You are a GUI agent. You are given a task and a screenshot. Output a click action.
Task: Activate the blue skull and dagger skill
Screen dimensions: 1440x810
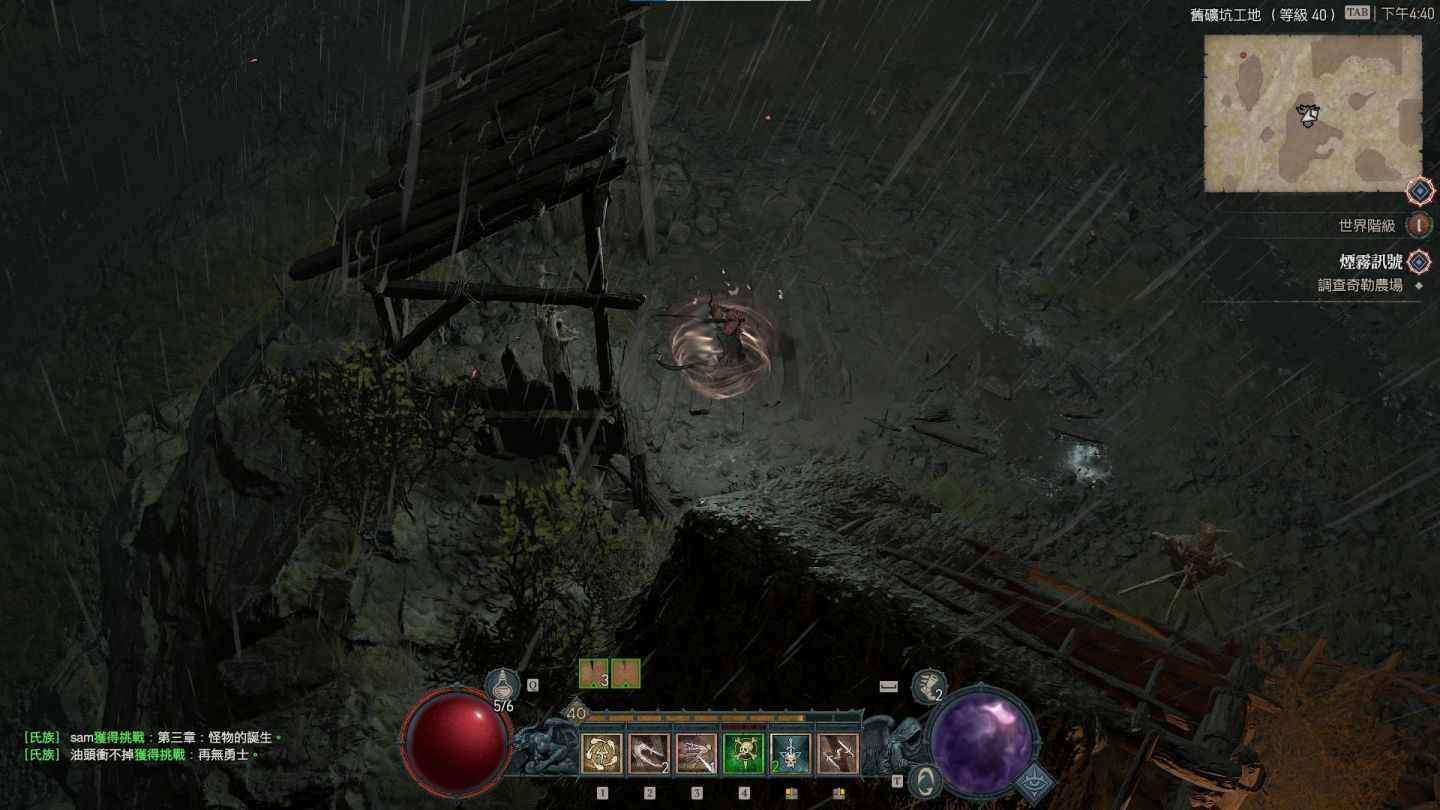[x=790, y=753]
